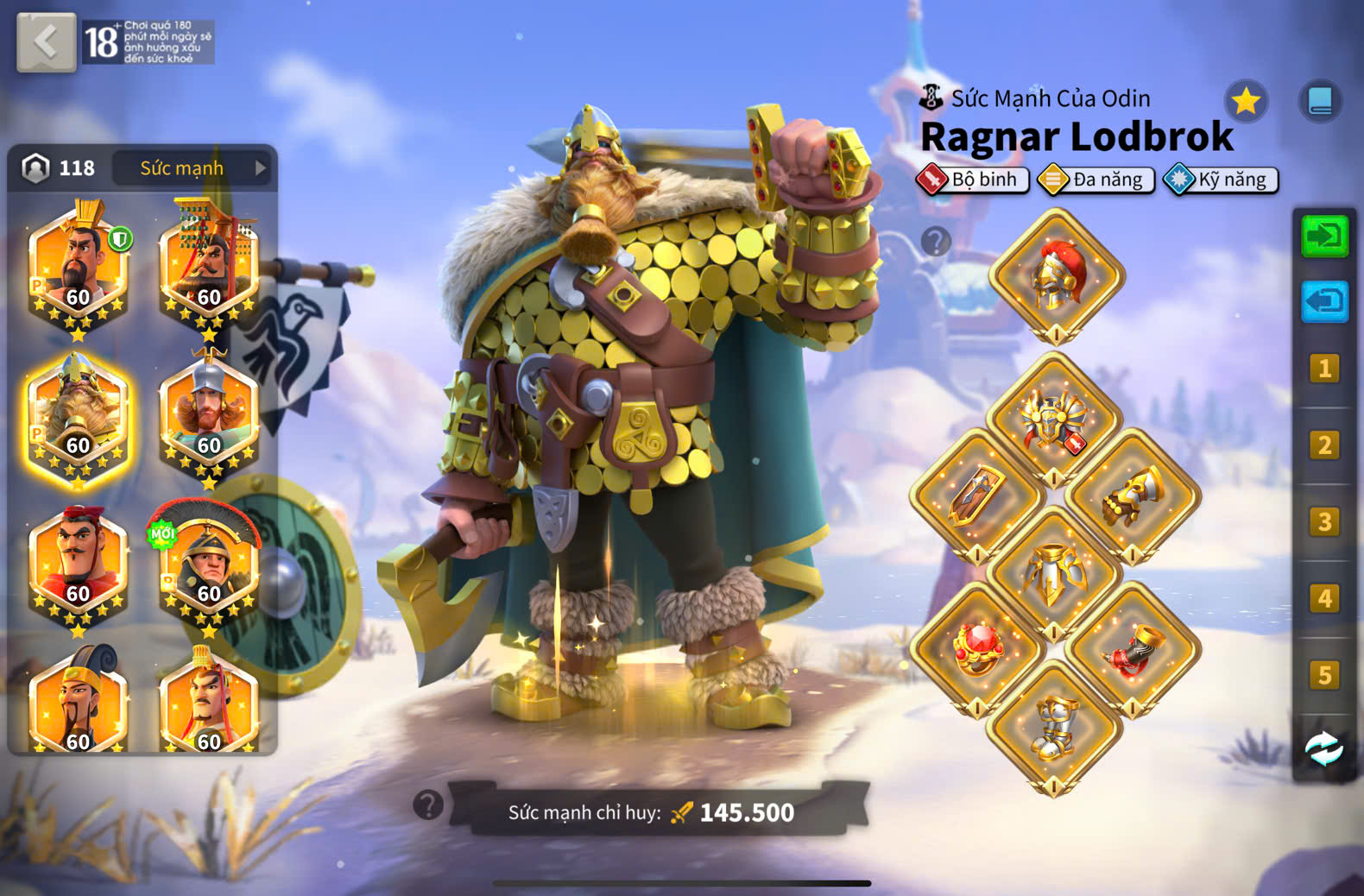The height and width of the screenshot is (896, 1364).
Task: Go back using the arrow button
Action: (x=46, y=41)
